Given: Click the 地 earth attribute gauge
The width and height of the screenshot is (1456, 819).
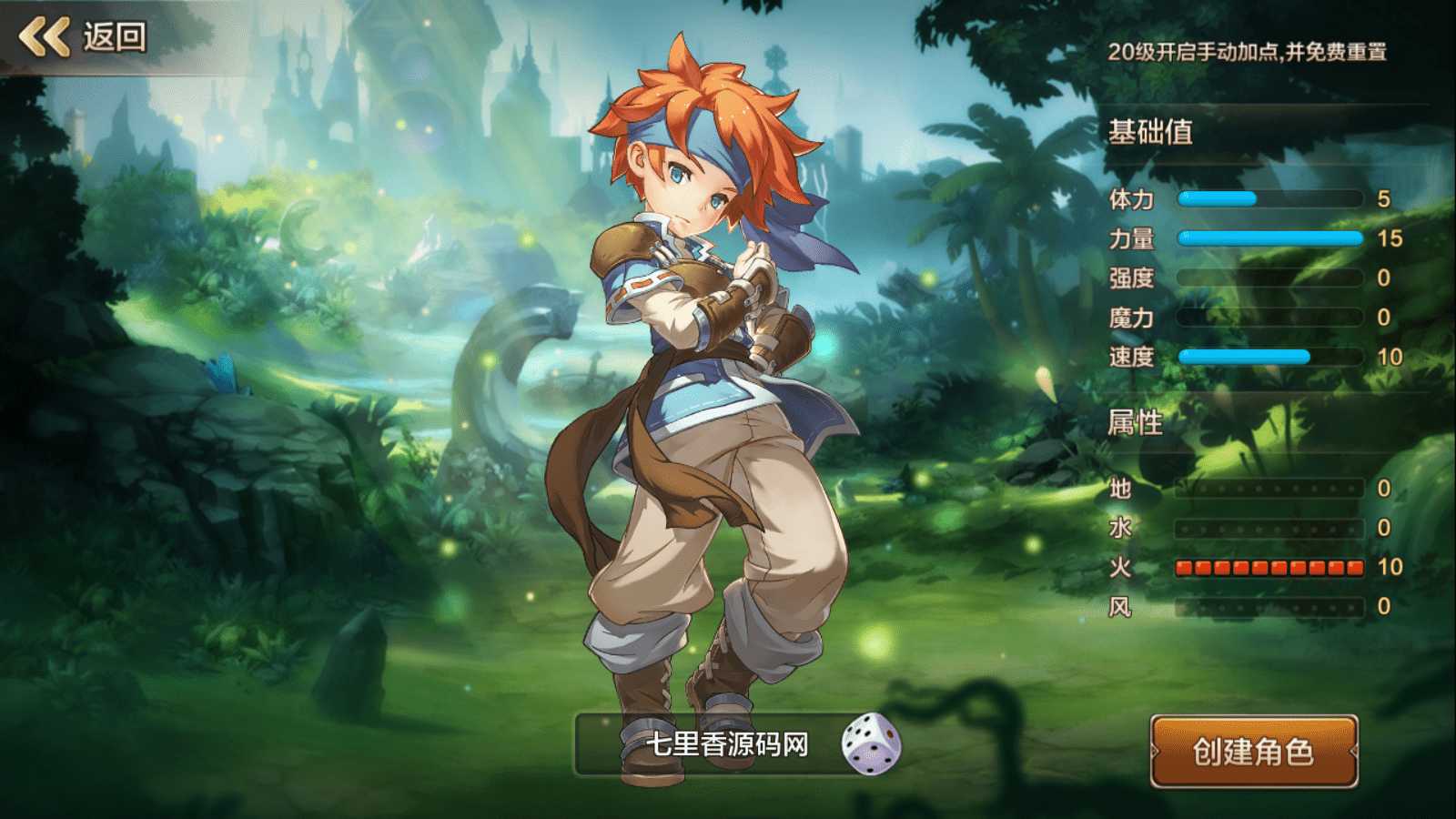Looking at the screenshot, I should coord(1269,489).
